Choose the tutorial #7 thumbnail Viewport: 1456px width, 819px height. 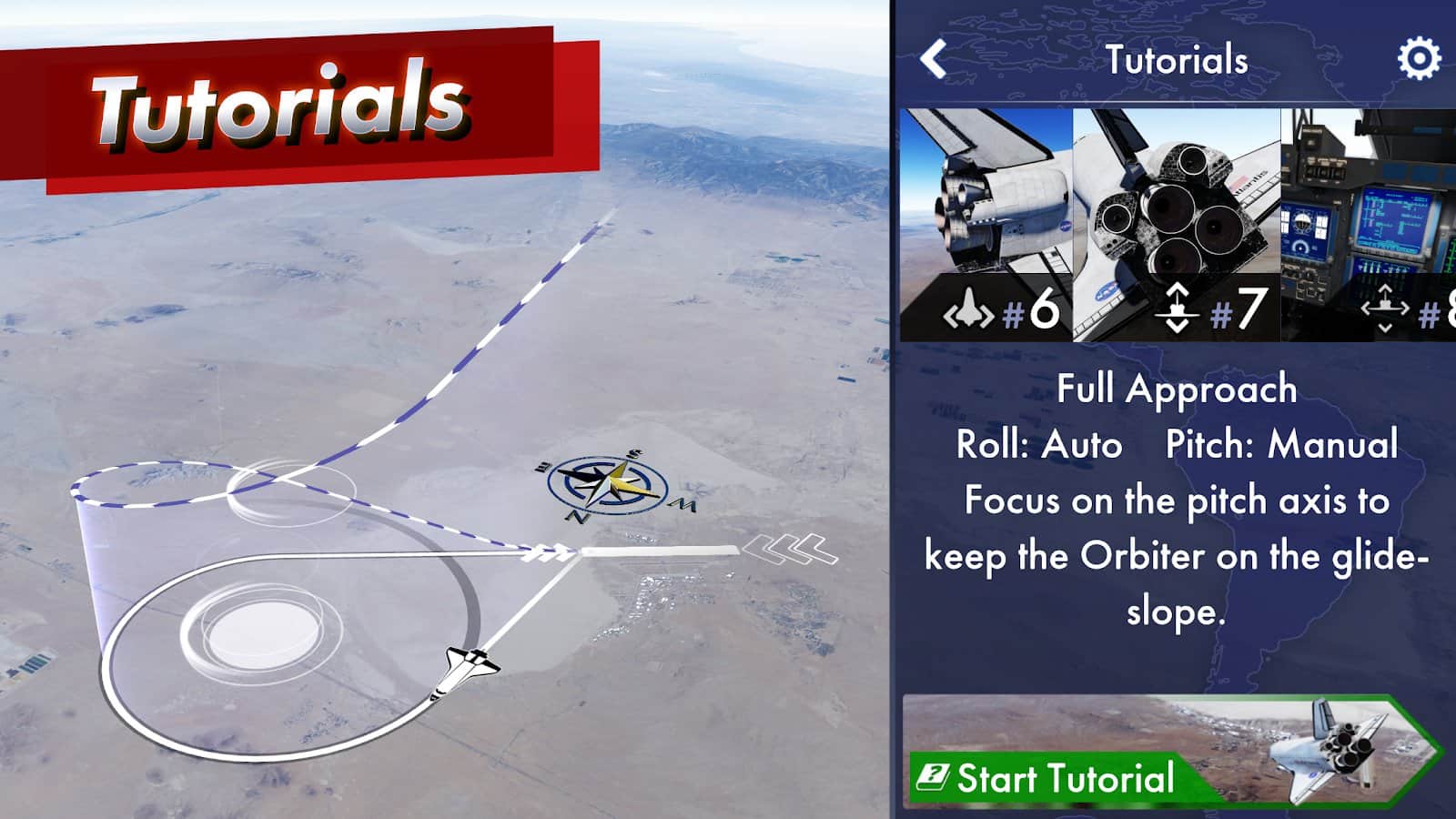point(1178,225)
